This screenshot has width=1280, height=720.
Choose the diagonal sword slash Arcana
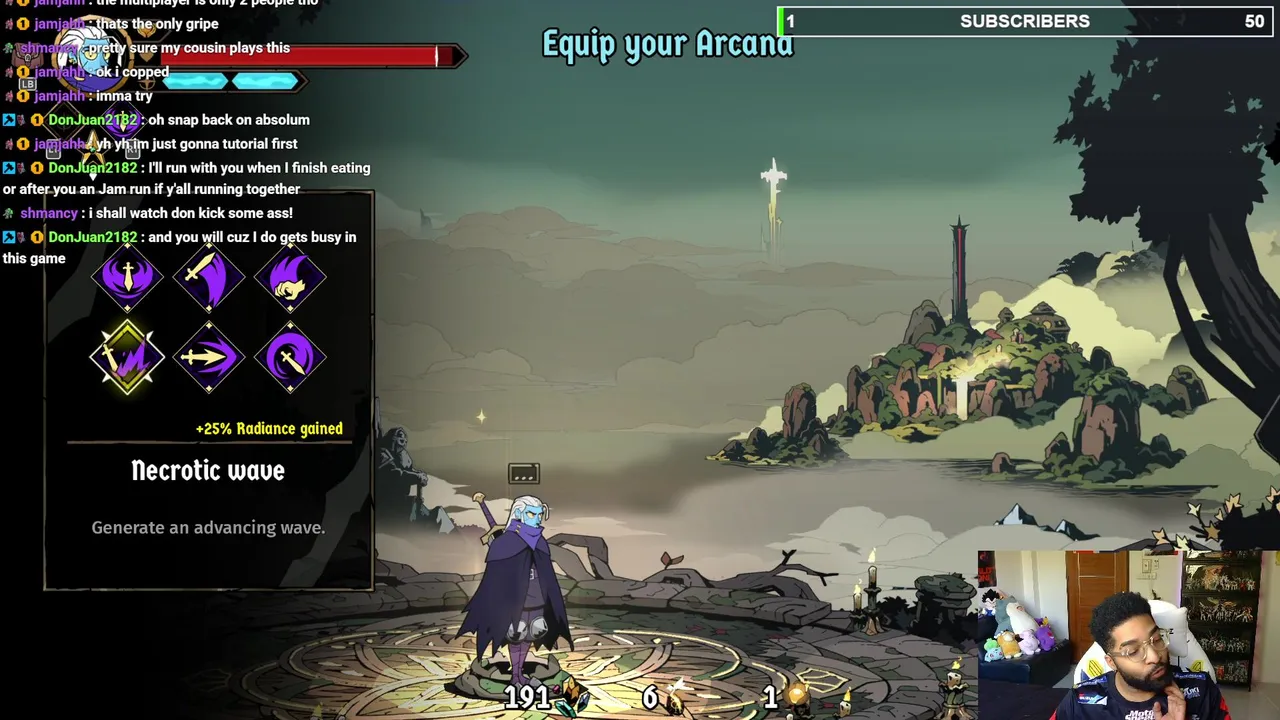[209, 276]
